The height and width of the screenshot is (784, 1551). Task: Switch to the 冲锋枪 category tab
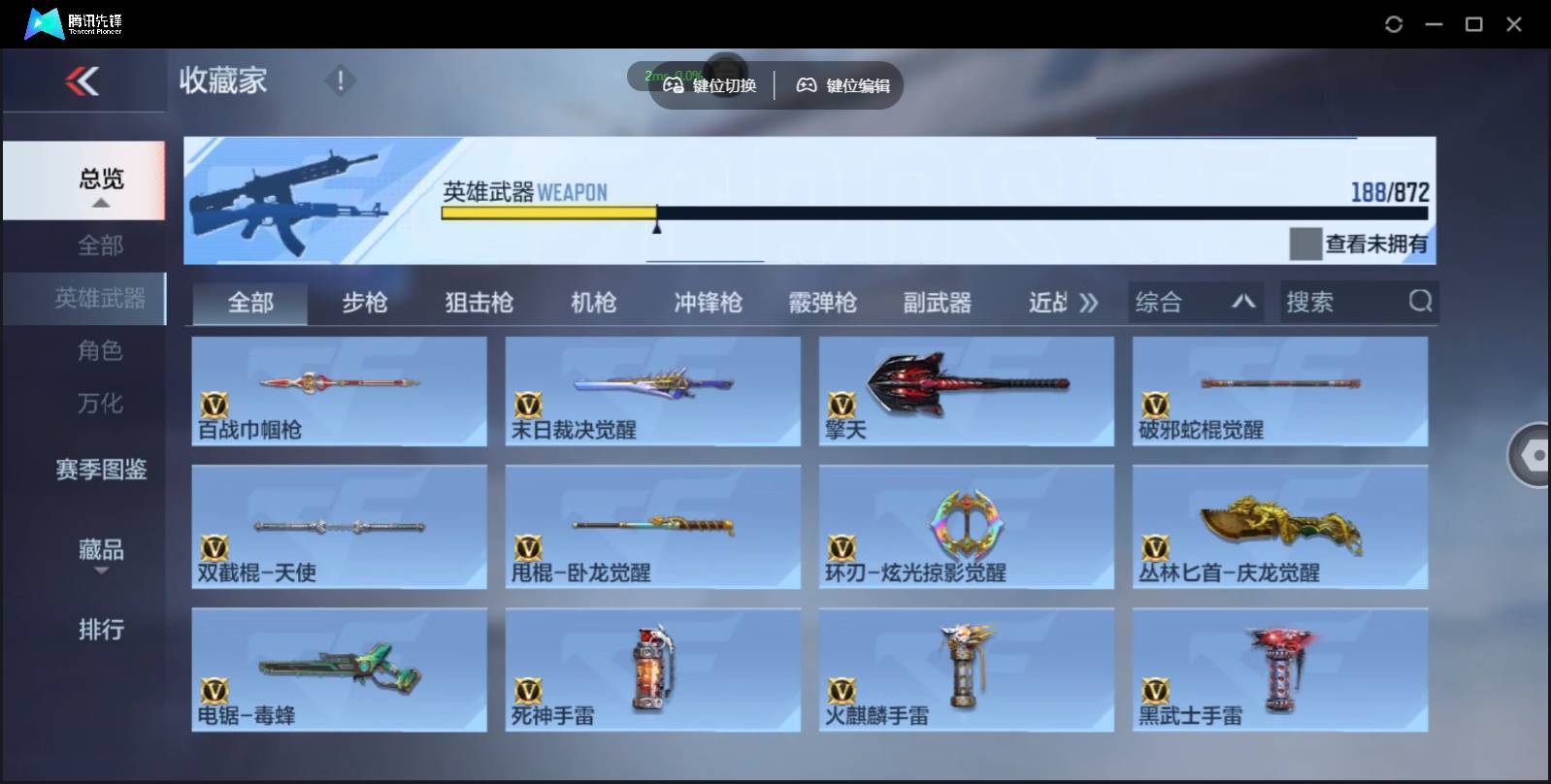[x=707, y=303]
